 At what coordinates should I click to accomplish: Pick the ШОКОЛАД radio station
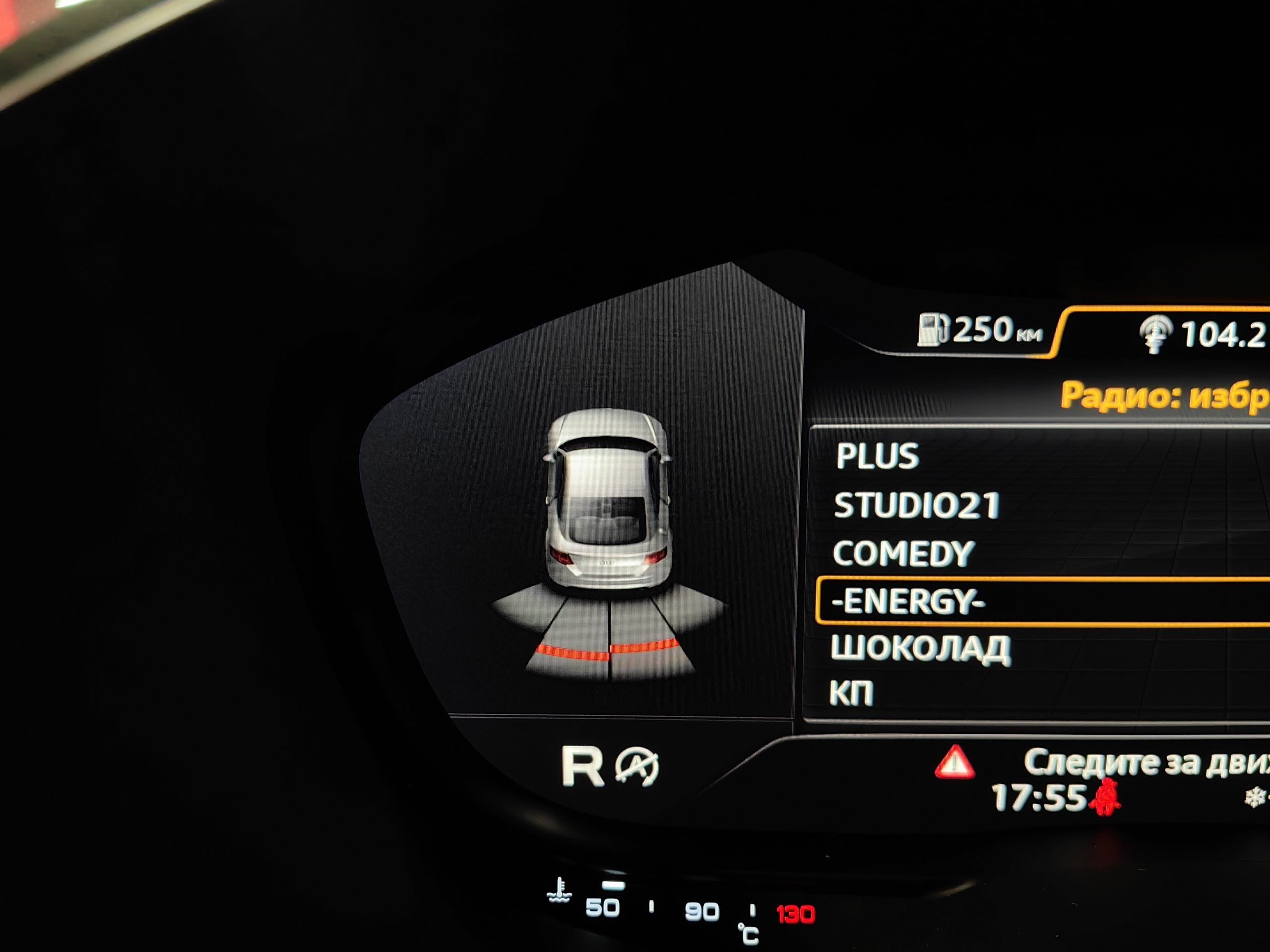920,649
